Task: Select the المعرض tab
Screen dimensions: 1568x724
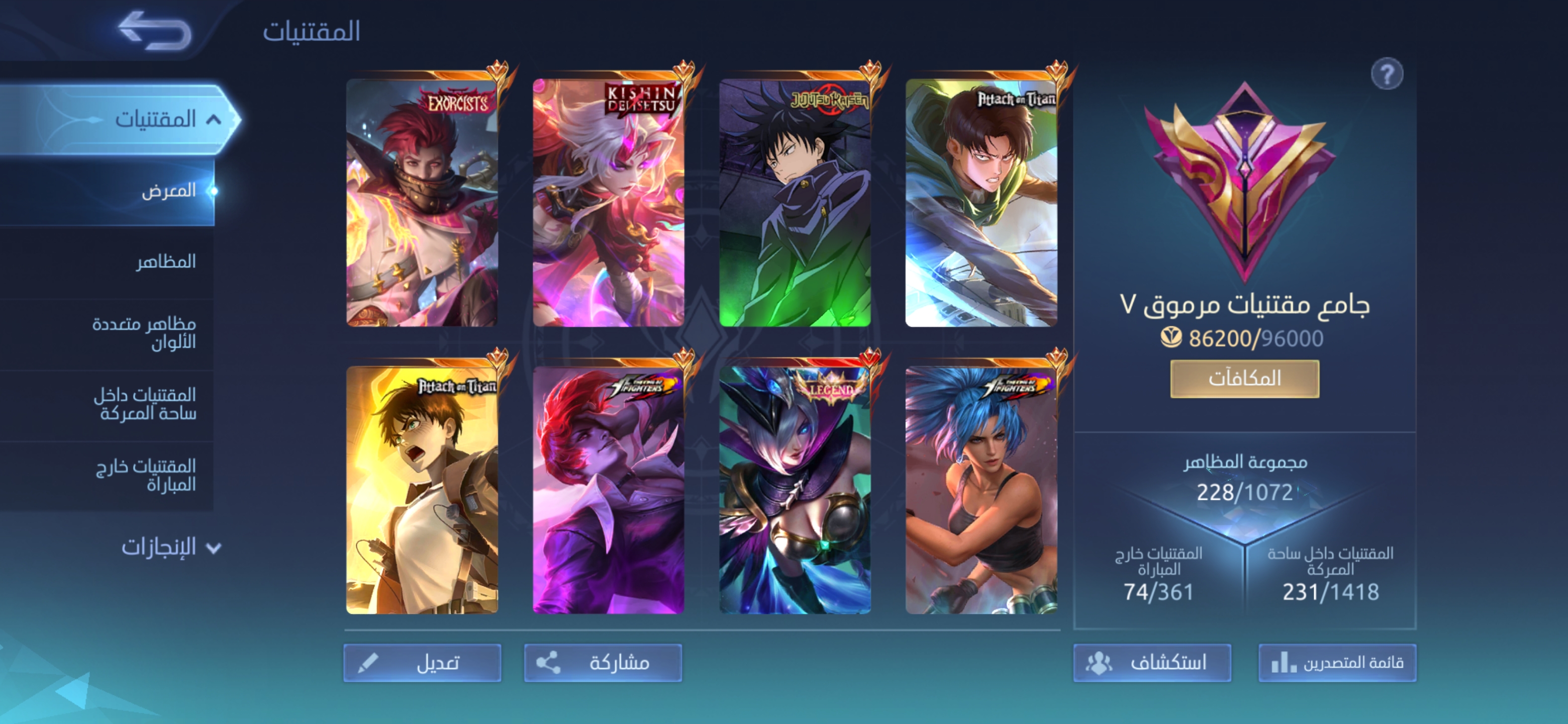Action: pos(168,191)
